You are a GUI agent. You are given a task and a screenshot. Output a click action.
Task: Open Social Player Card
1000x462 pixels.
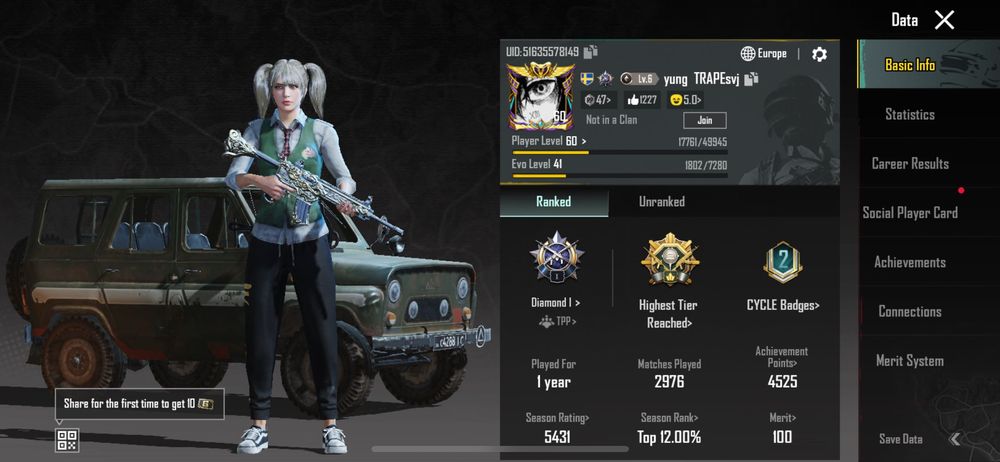click(x=910, y=212)
